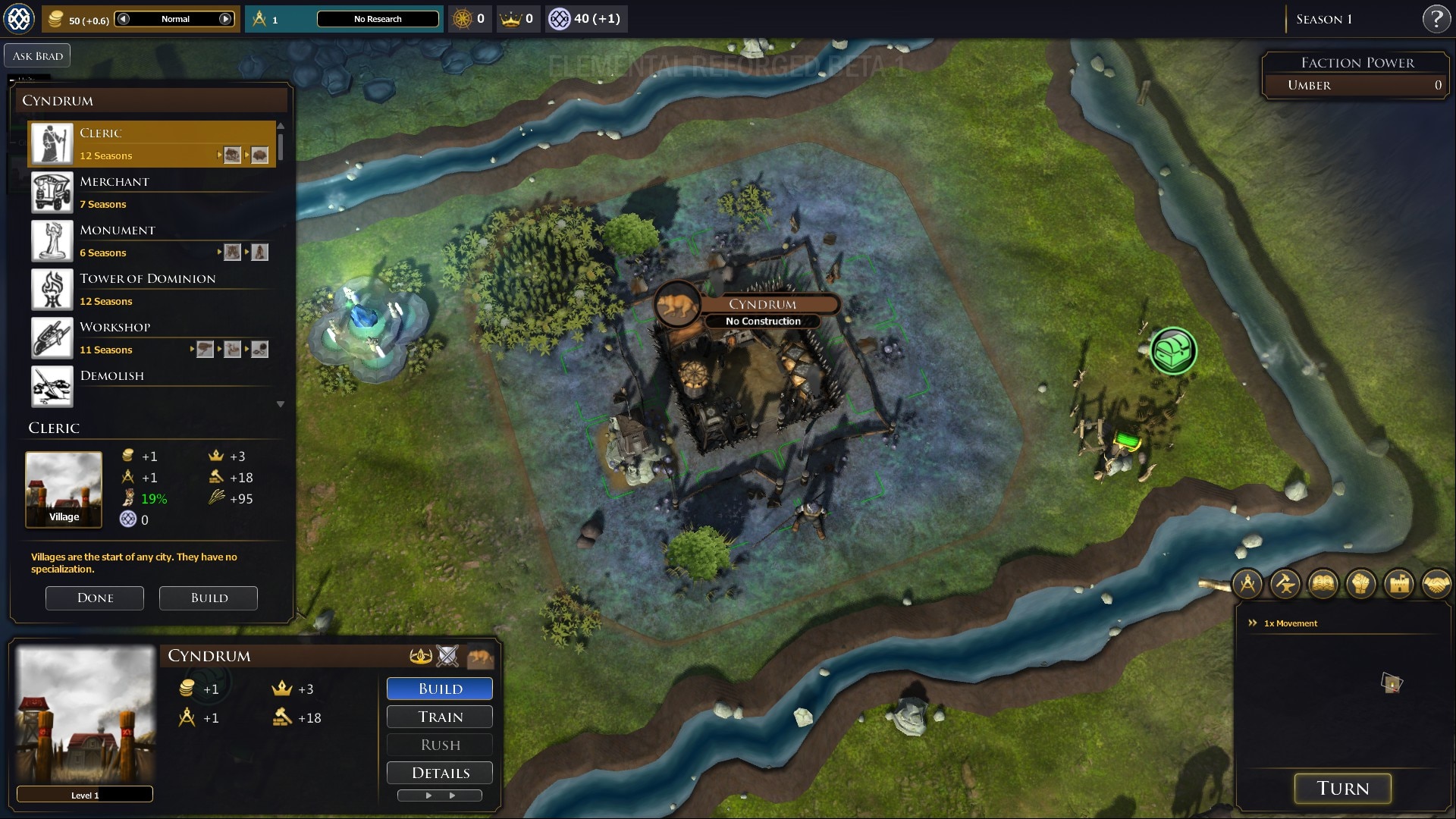Choose Merchant in the construction list

[x=152, y=192]
